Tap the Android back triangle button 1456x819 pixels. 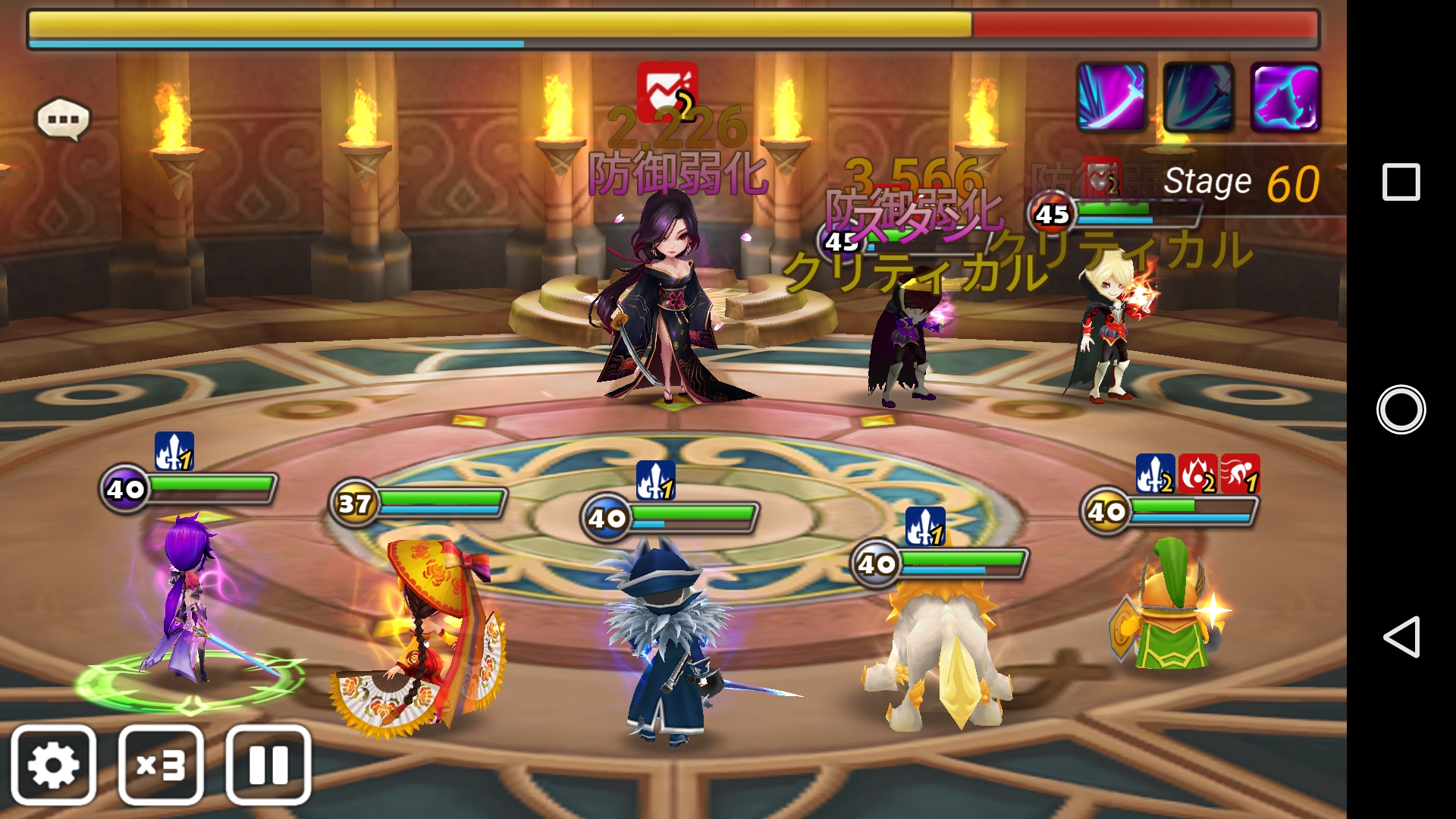coord(1401,636)
